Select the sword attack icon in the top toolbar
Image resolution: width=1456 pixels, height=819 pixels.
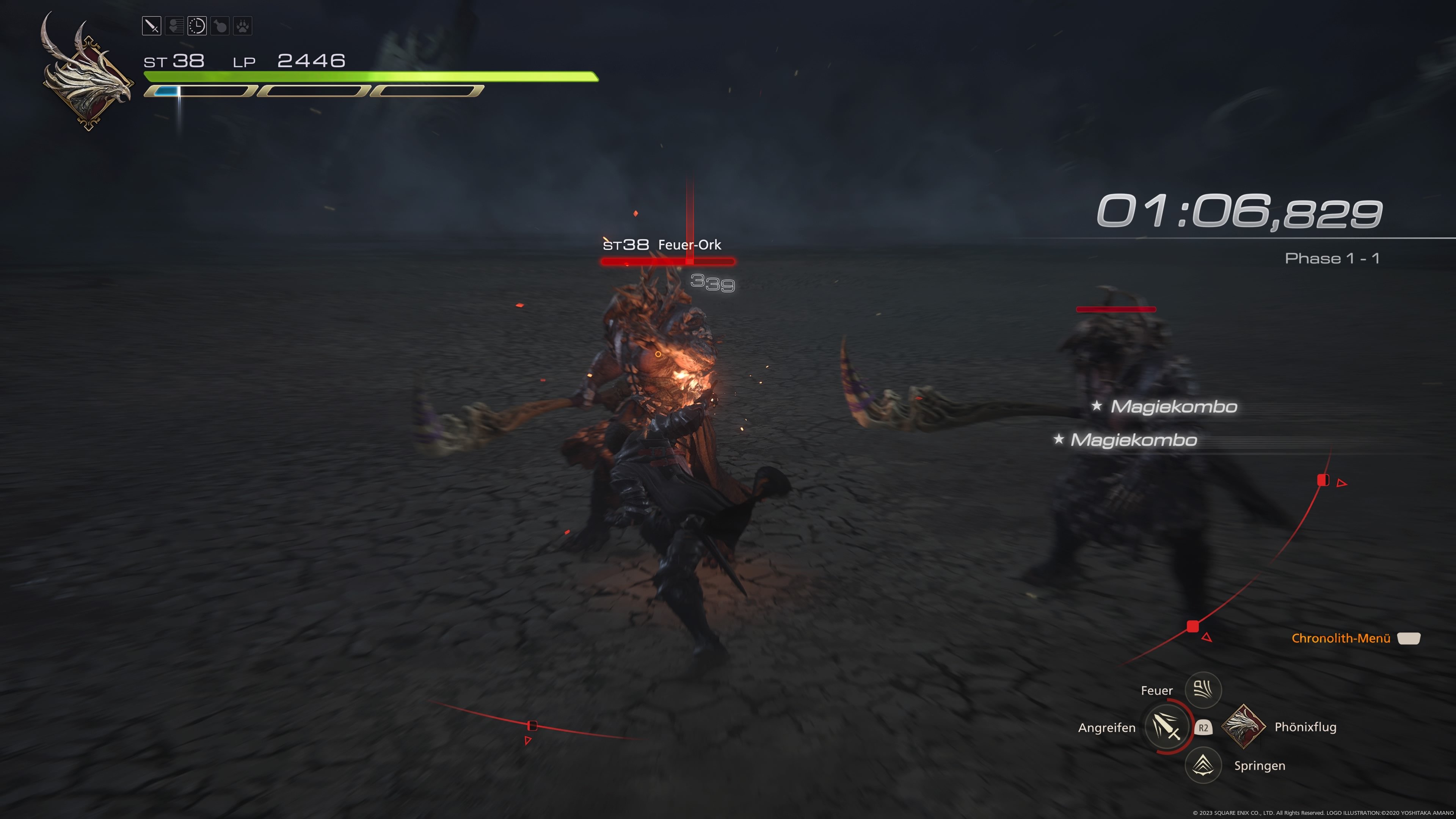pos(152,26)
